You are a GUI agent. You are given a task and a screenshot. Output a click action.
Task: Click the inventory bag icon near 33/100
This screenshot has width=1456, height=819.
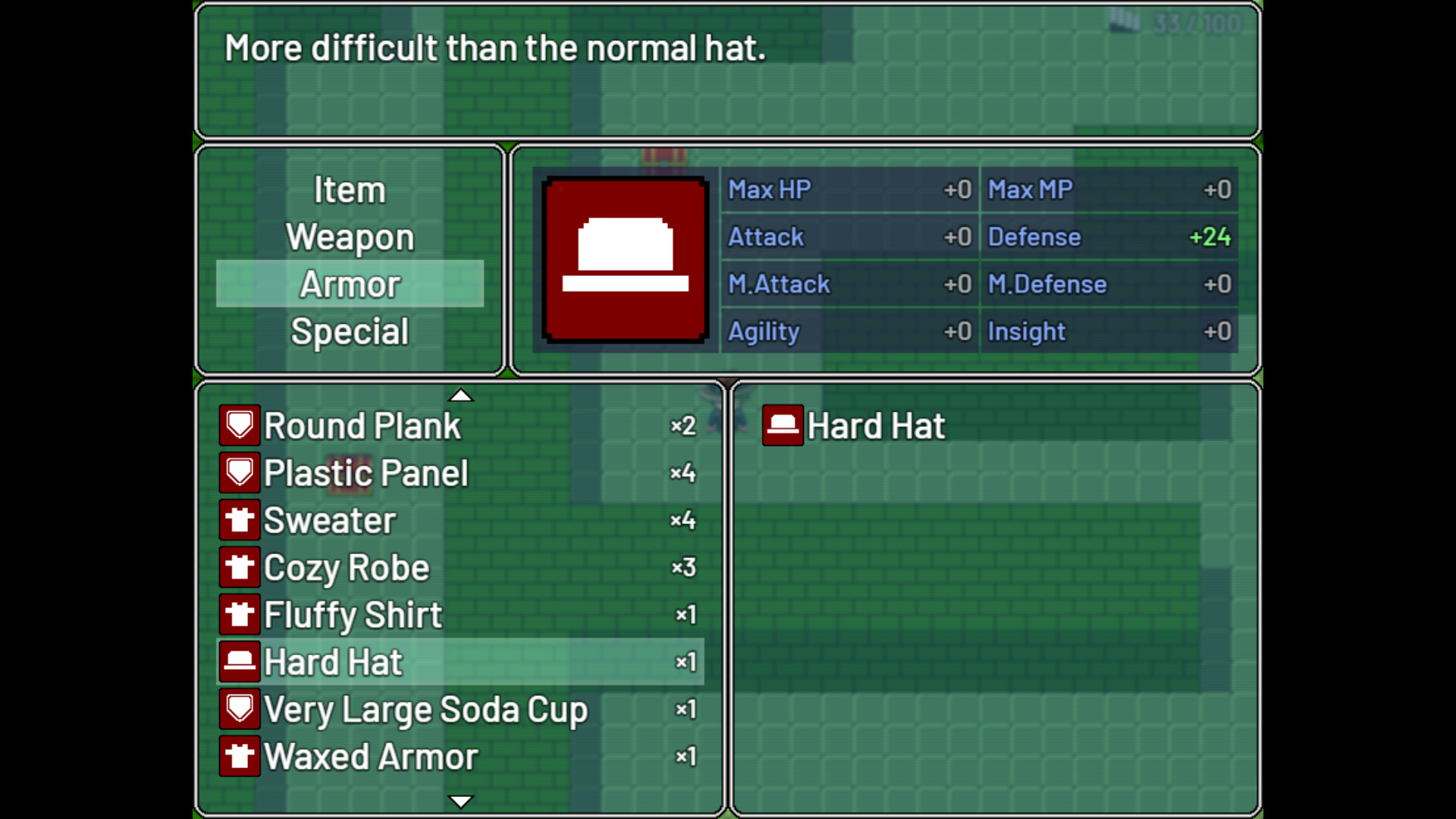(1127, 23)
